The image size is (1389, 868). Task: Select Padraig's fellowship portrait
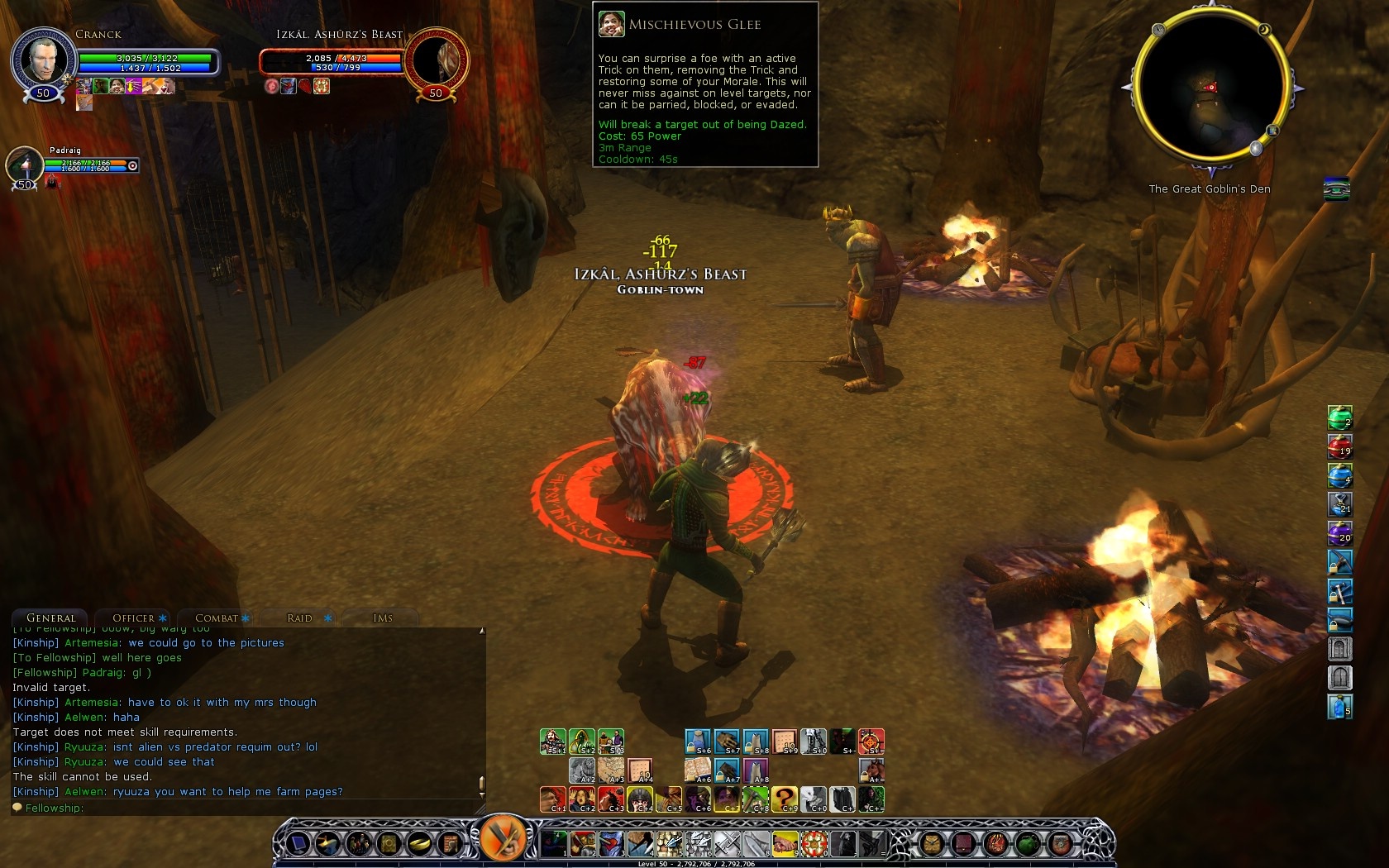(25, 164)
